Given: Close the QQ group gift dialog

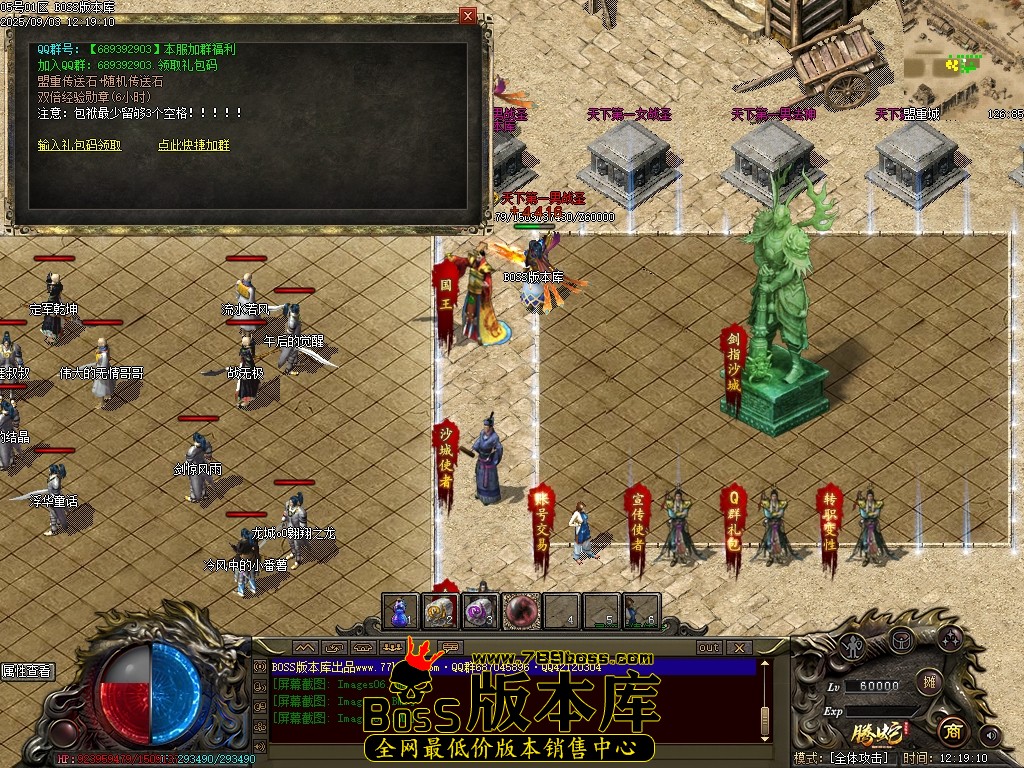Looking at the screenshot, I should coord(468,16).
